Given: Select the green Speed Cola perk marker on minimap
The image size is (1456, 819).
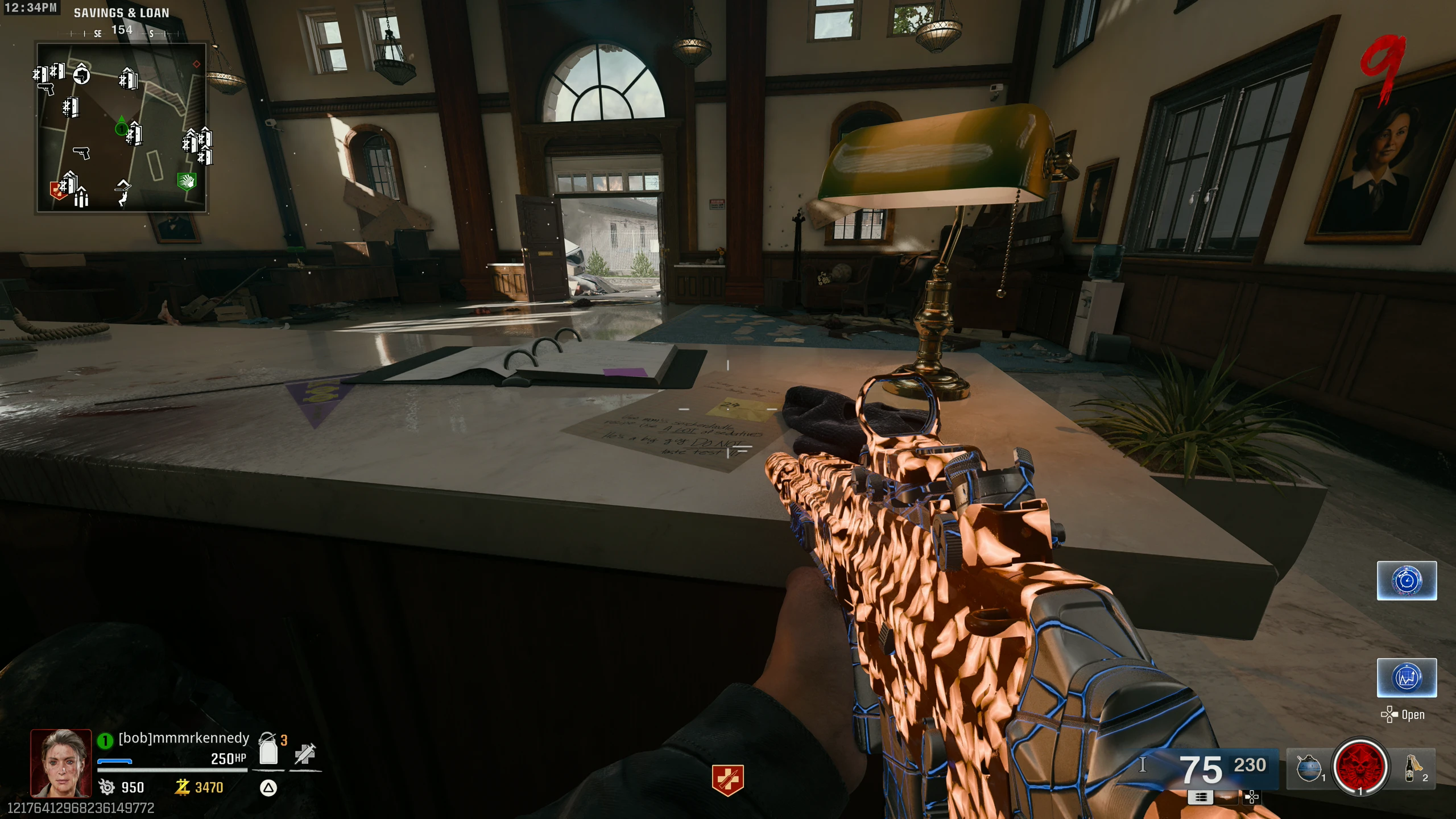Looking at the screenshot, I should [187, 181].
